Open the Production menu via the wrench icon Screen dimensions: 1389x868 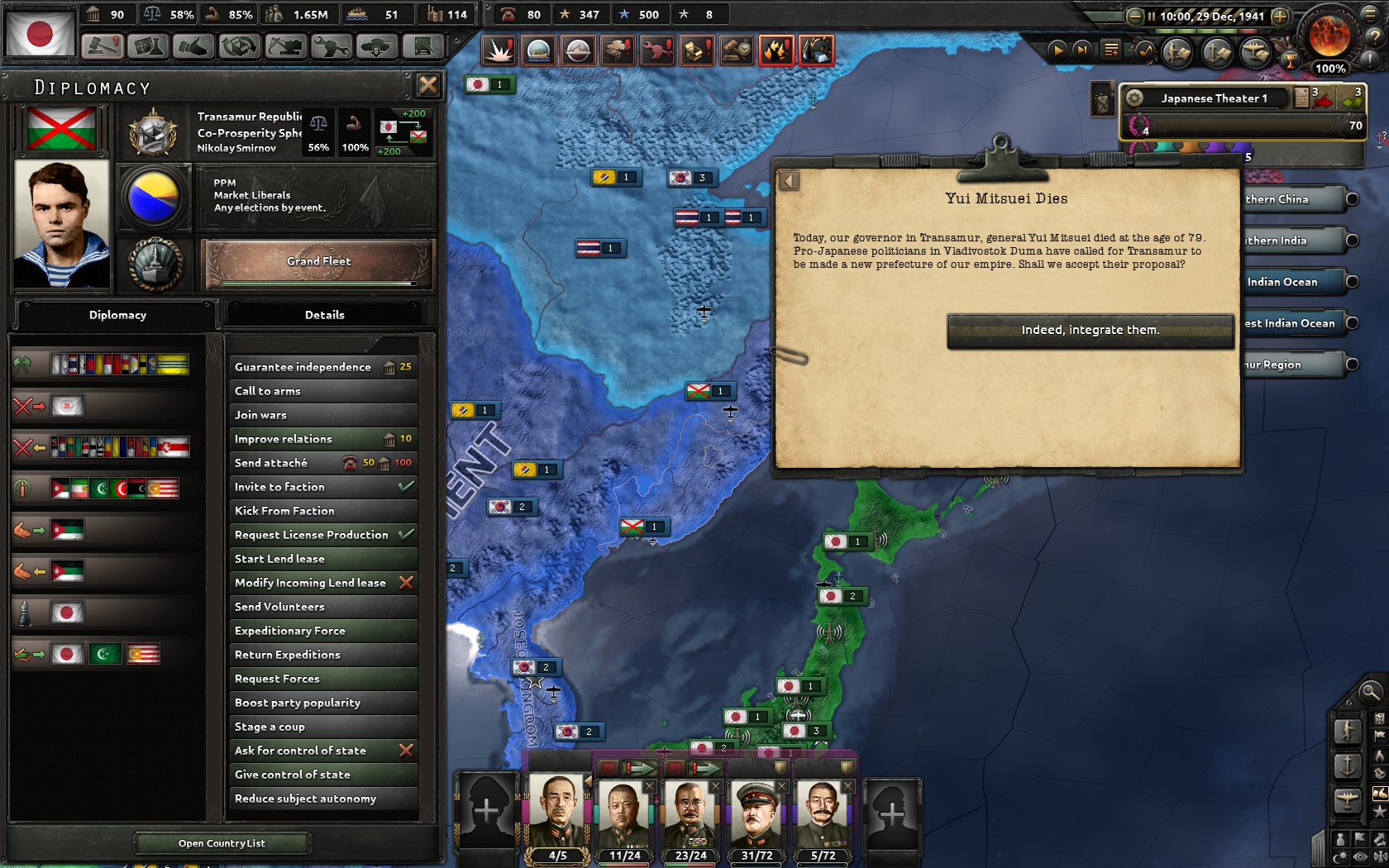[329, 47]
